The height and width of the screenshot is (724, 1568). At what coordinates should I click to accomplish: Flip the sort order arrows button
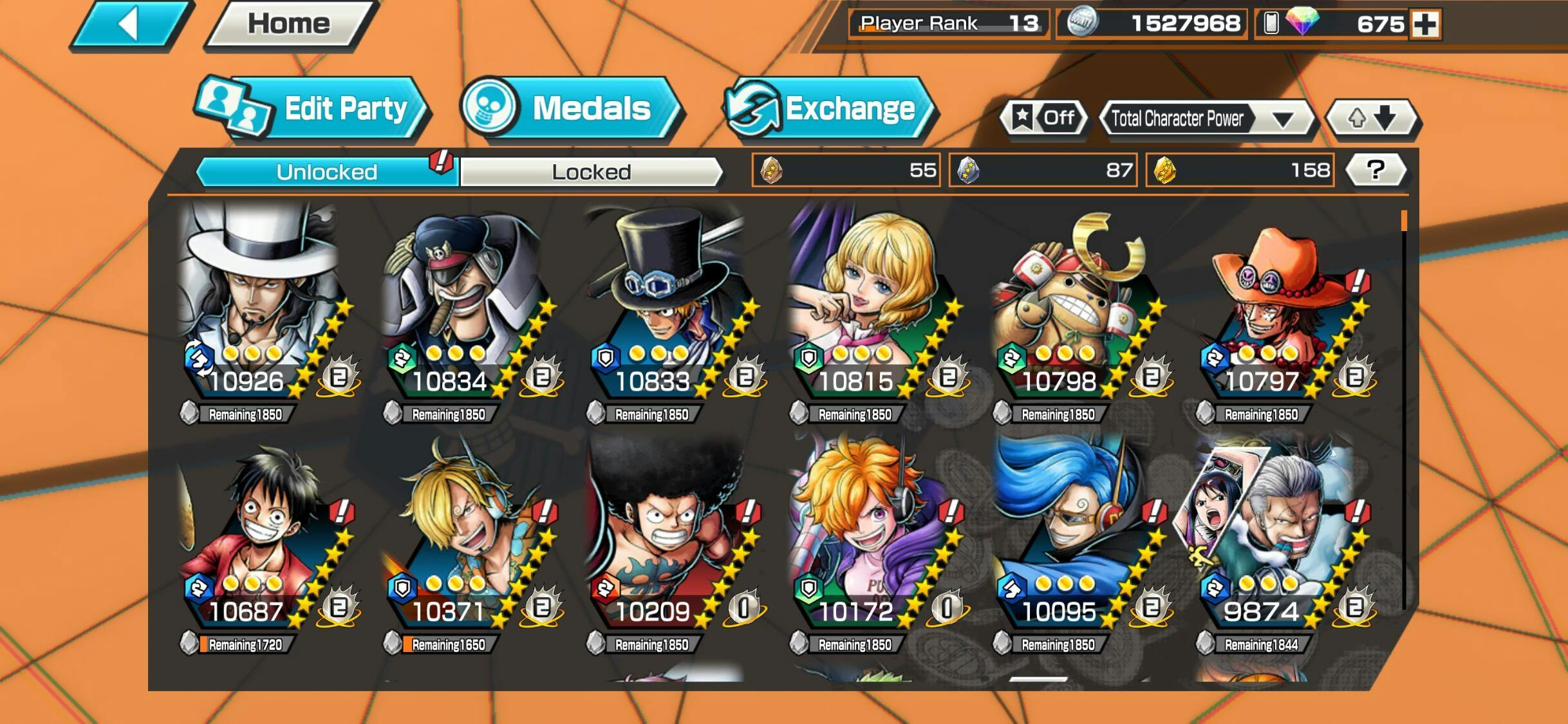pos(1372,118)
